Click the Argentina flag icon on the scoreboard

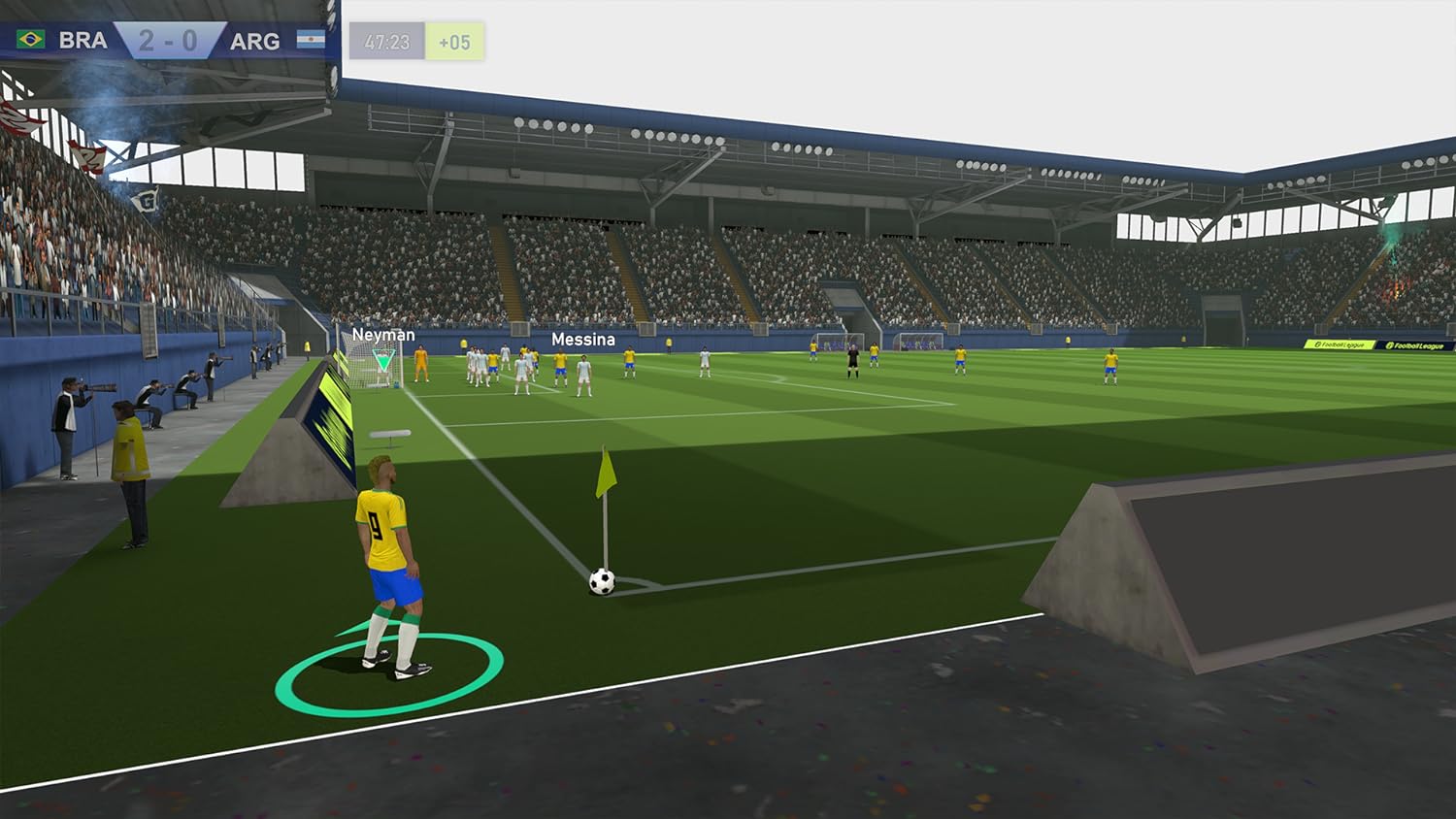click(311, 40)
